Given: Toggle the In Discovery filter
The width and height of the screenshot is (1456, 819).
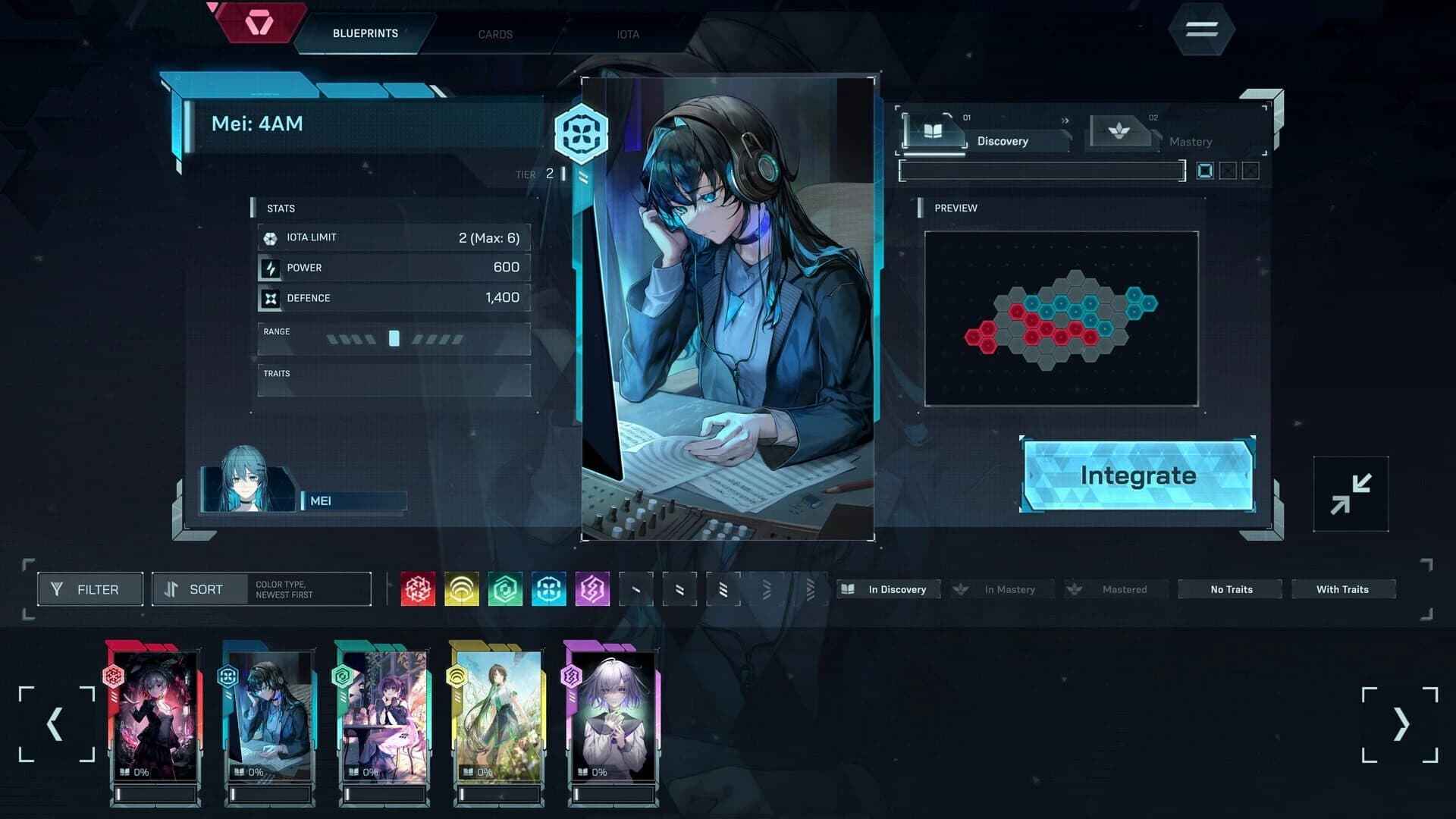Looking at the screenshot, I should (888, 589).
